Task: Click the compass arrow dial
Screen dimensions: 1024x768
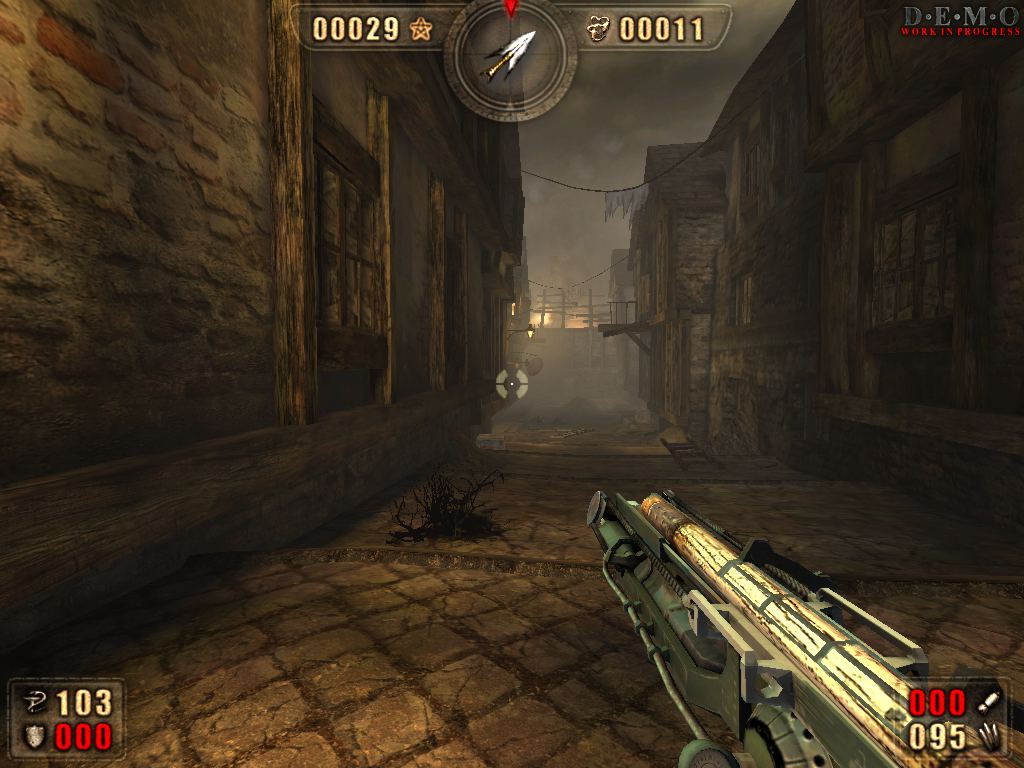Action: tap(510, 56)
